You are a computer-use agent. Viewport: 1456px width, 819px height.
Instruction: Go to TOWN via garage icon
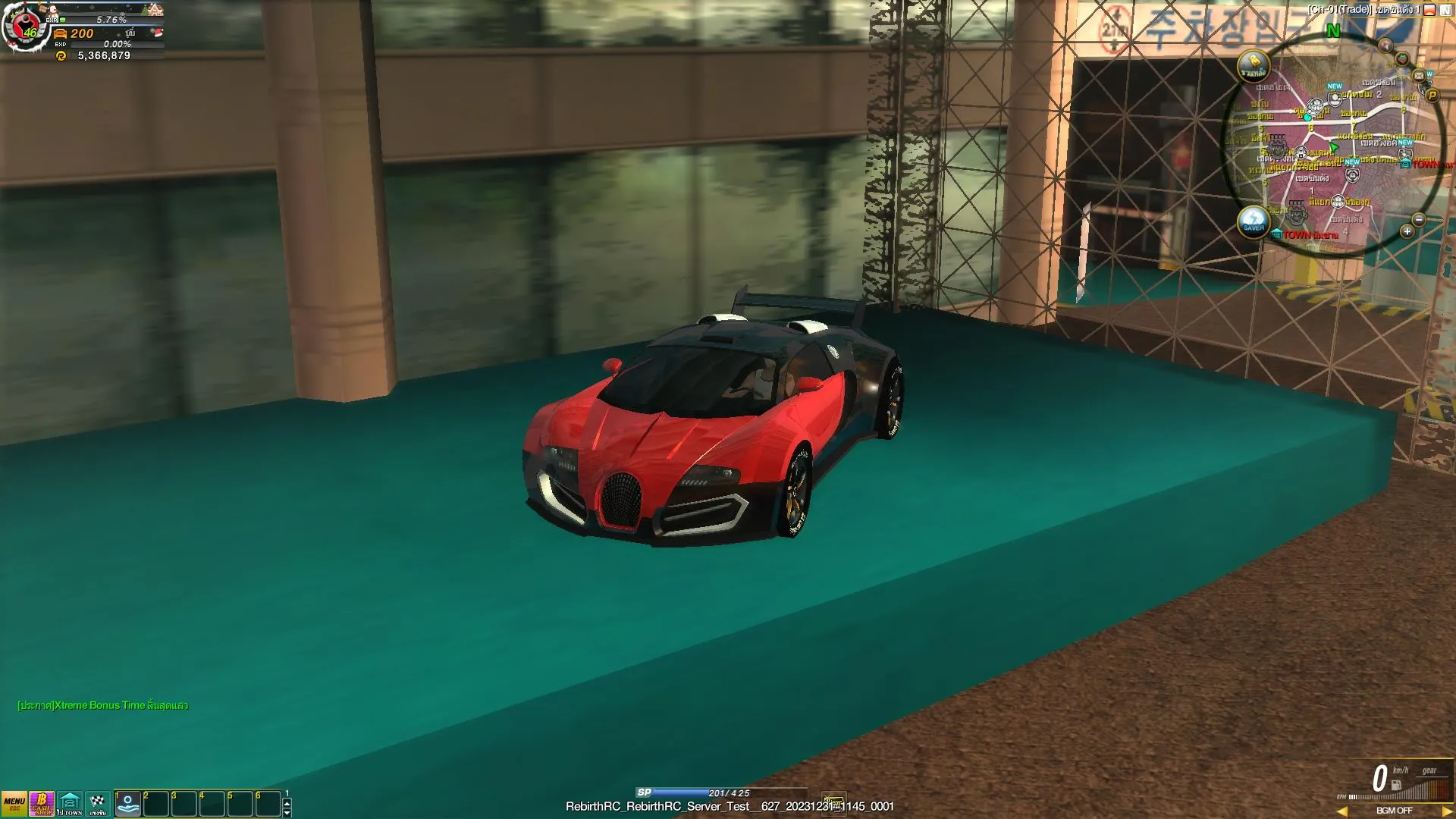click(70, 804)
